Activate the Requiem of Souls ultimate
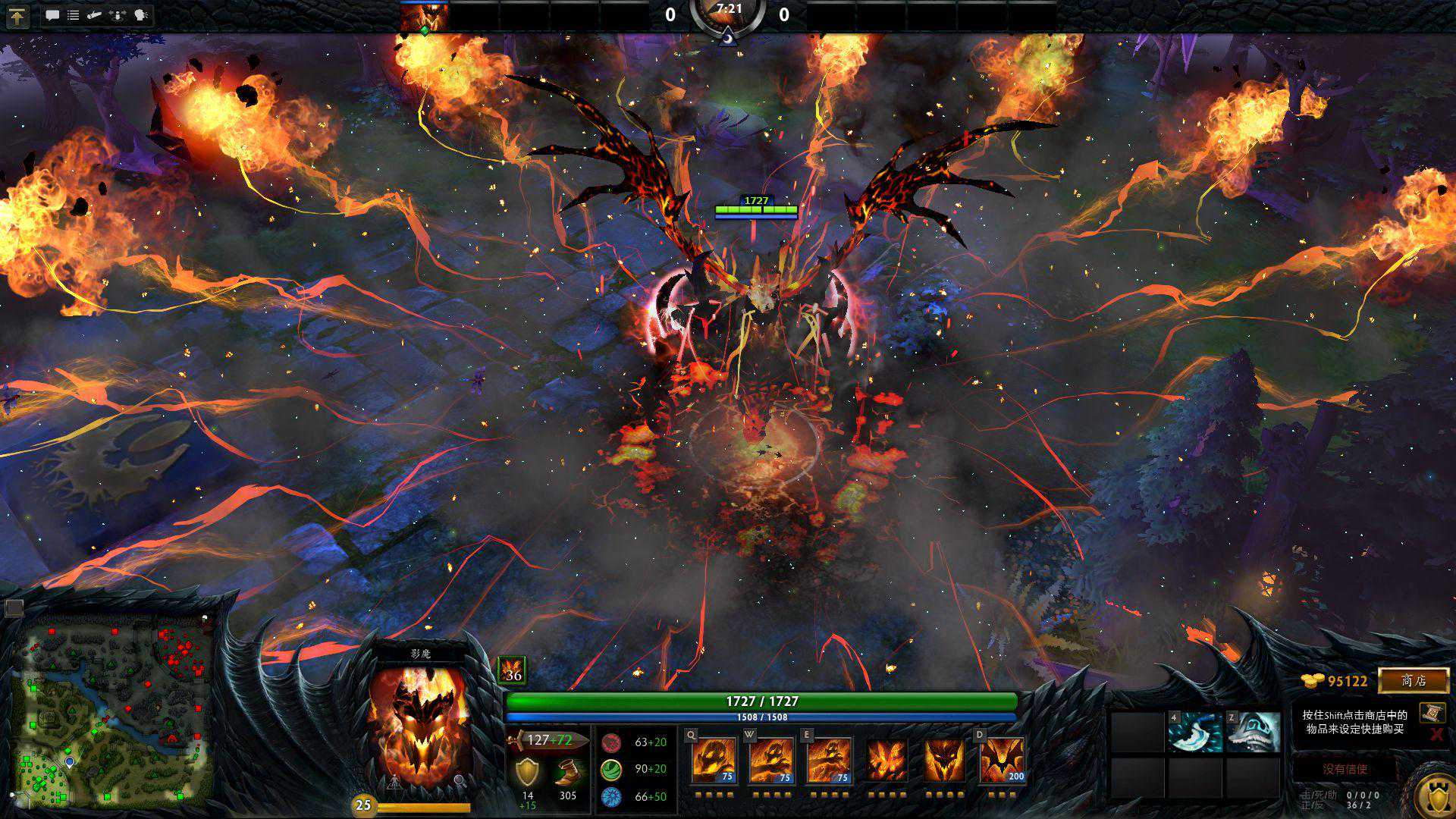1456x819 pixels. [x=1002, y=759]
